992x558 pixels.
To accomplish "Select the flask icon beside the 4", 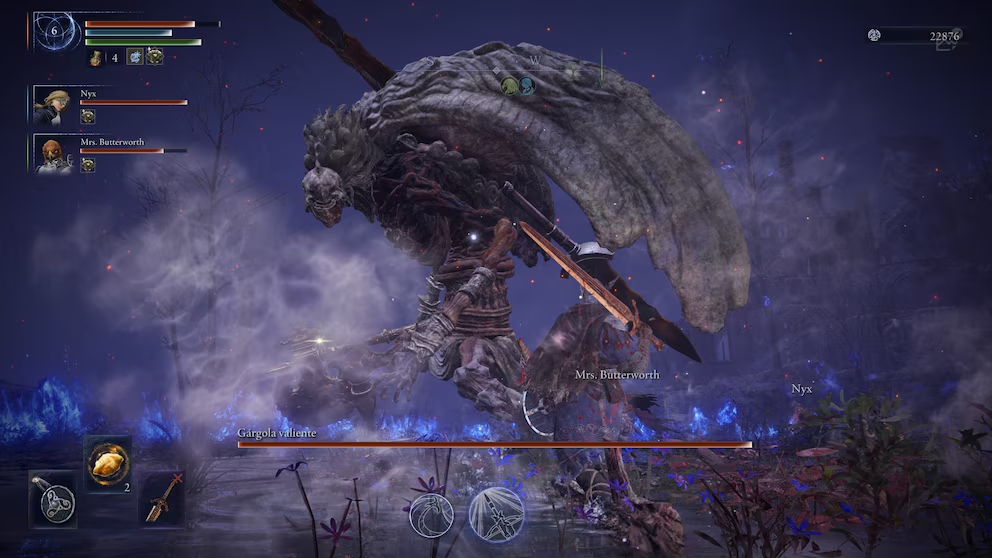I will 96,58.
